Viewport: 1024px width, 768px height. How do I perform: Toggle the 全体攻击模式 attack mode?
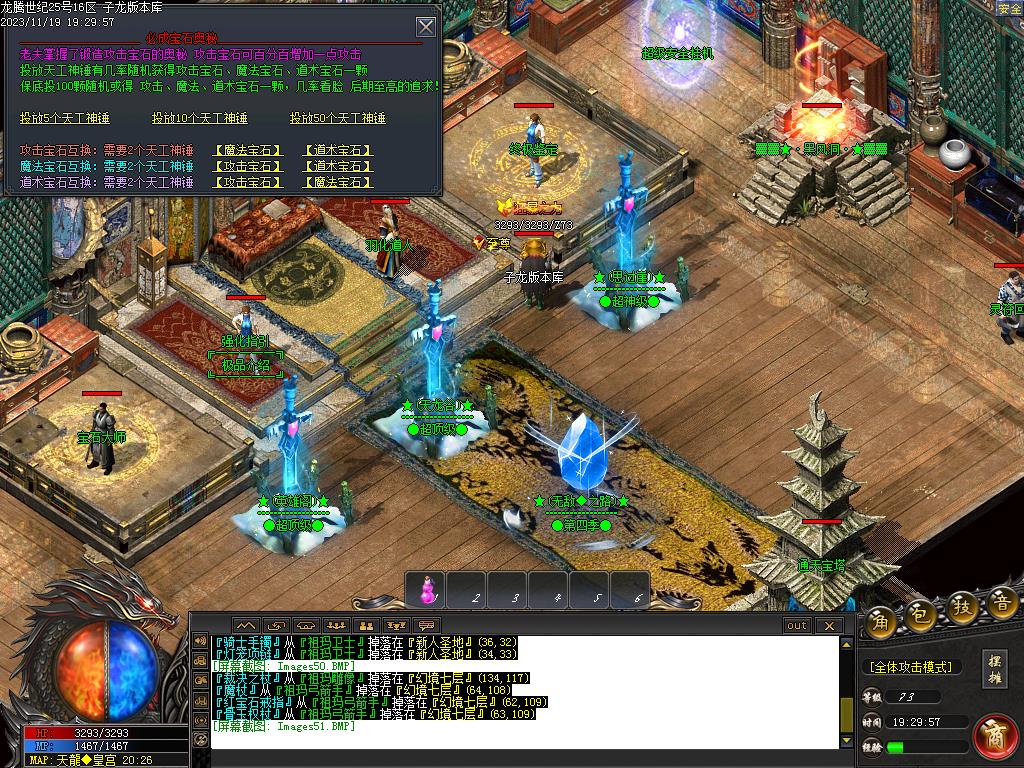910,667
